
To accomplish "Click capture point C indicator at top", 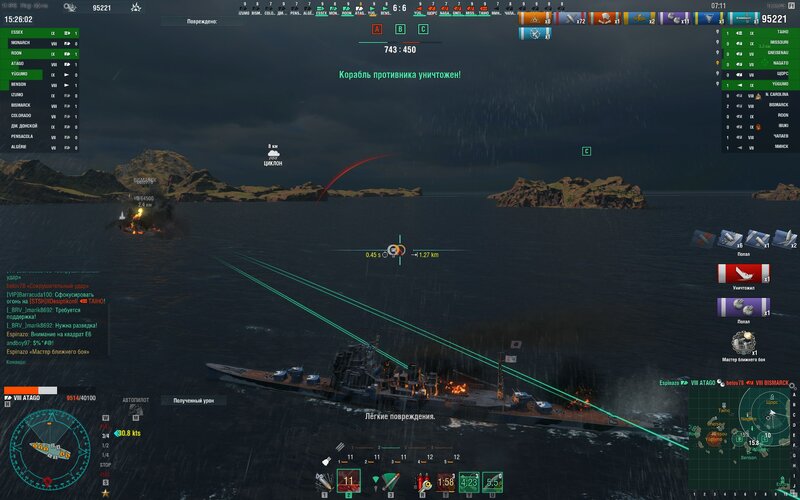I will (423, 30).
